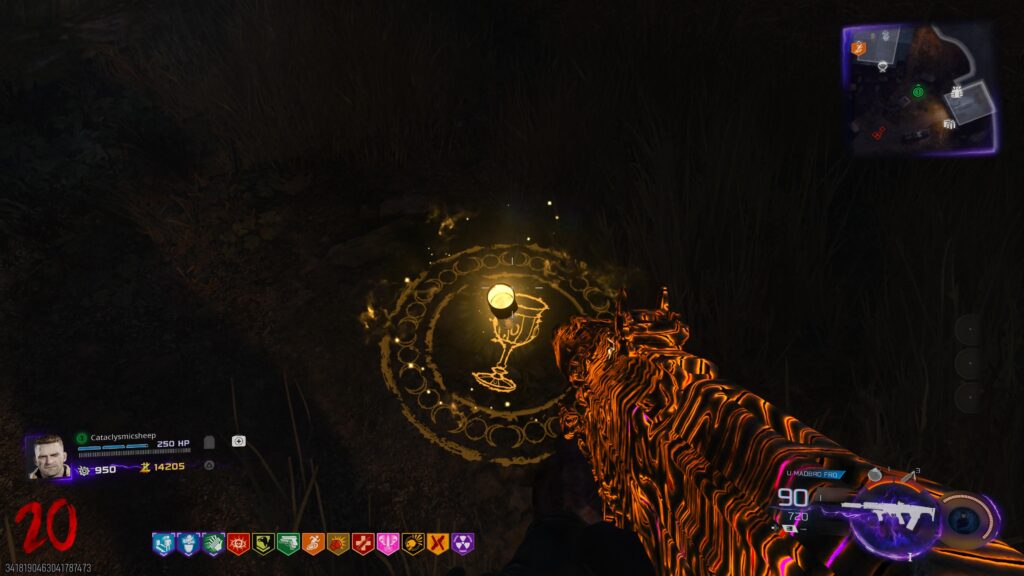
Task: Select the green claw hand augment icon
Action: point(213,544)
